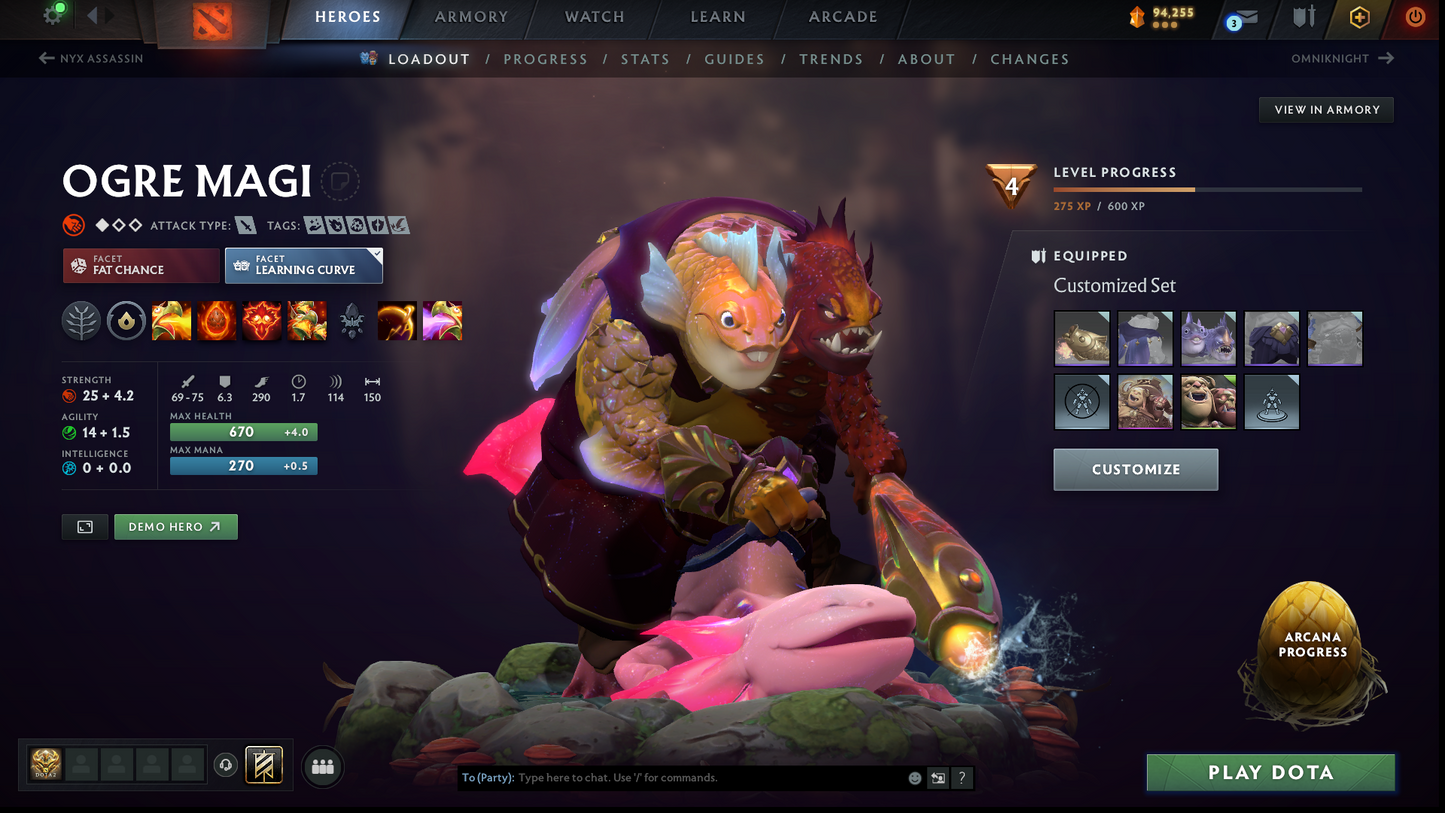Toggle the voice chat icon near party slots

225,765
